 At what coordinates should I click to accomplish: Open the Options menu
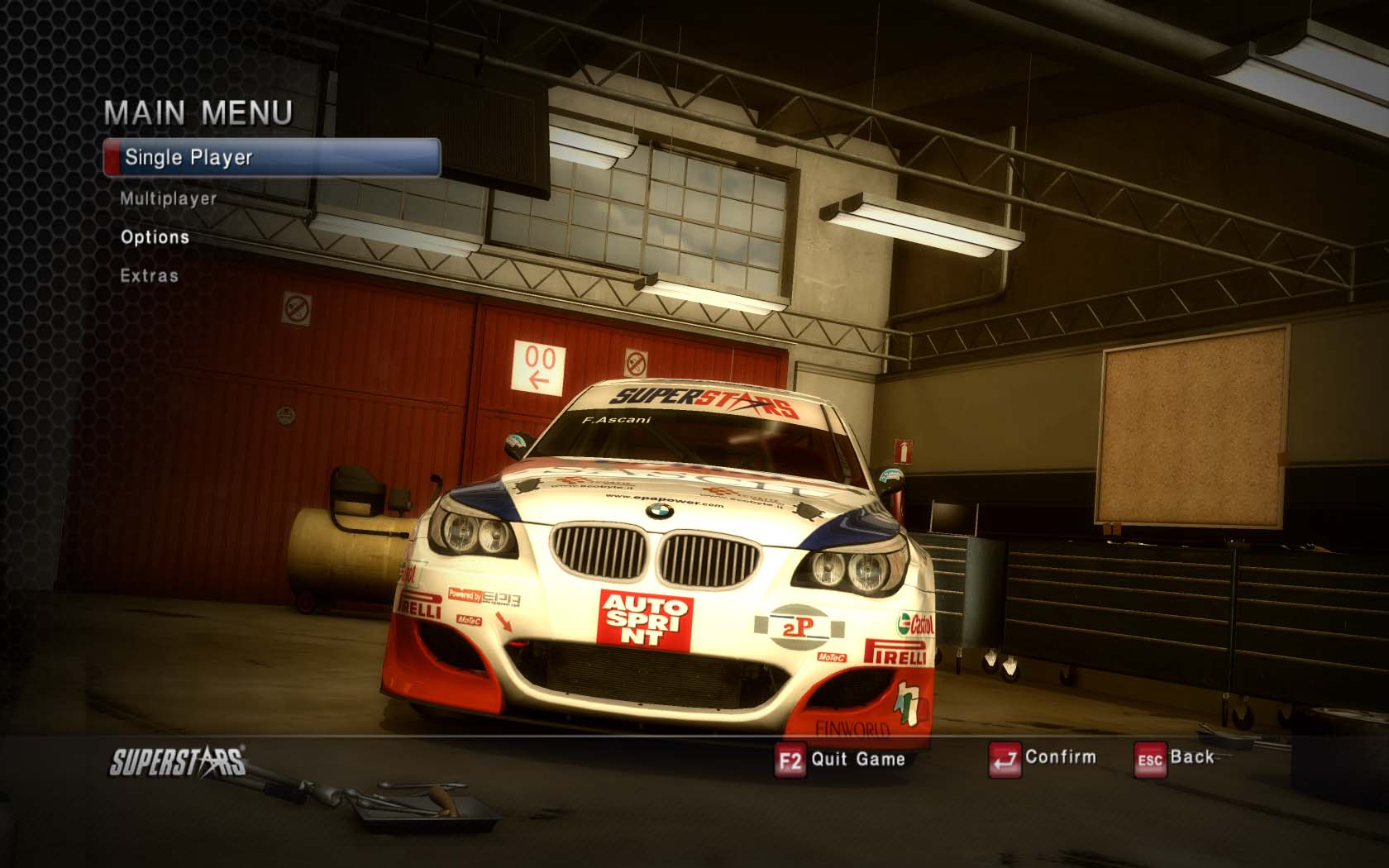point(155,237)
